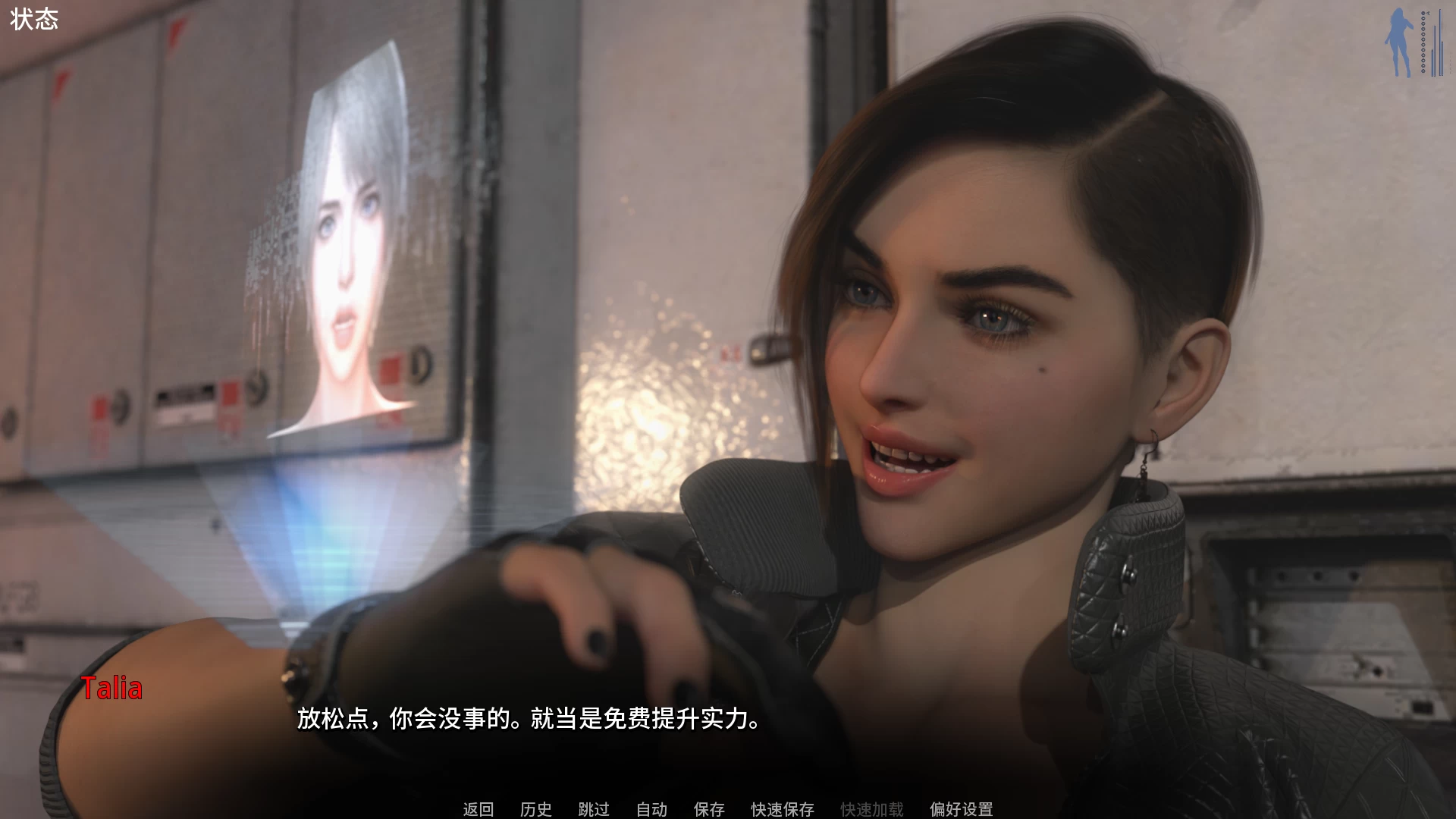Click the small 'A' marker near the stat dots

[1428, 13]
